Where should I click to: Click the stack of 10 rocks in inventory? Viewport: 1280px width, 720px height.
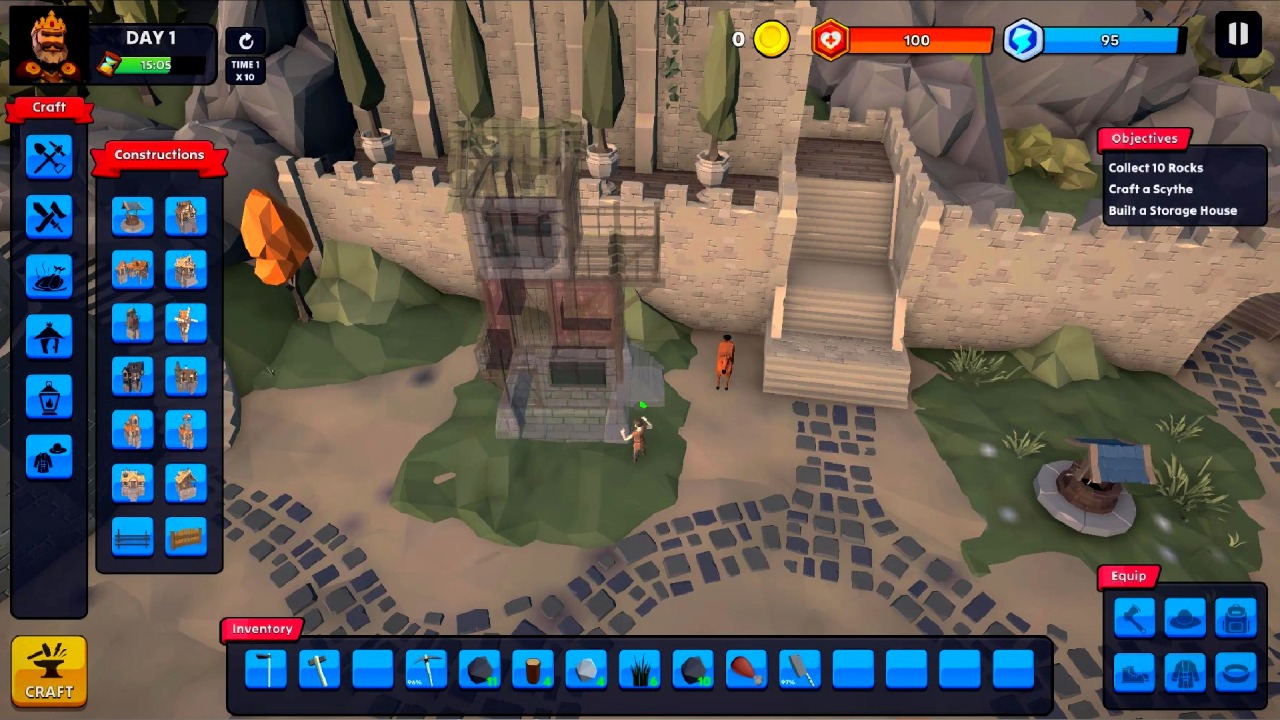[694, 670]
